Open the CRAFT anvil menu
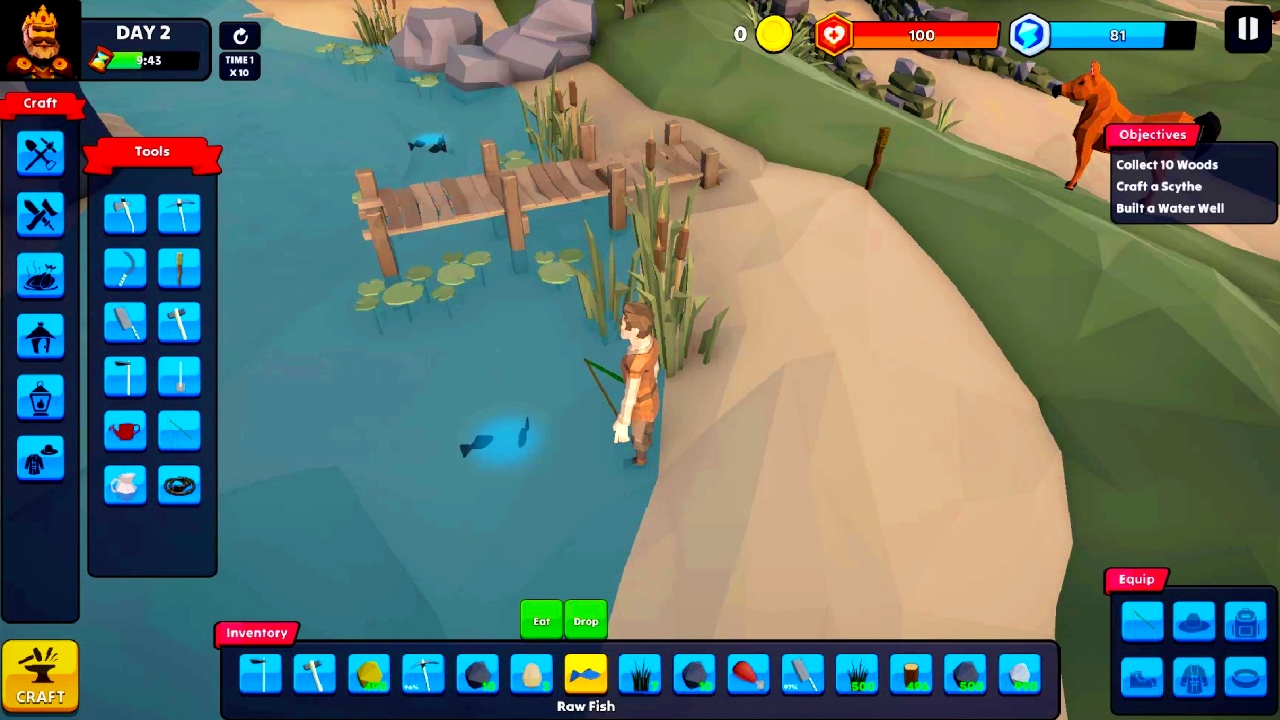This screenshot has height=720, width=1280. (40, 676)
